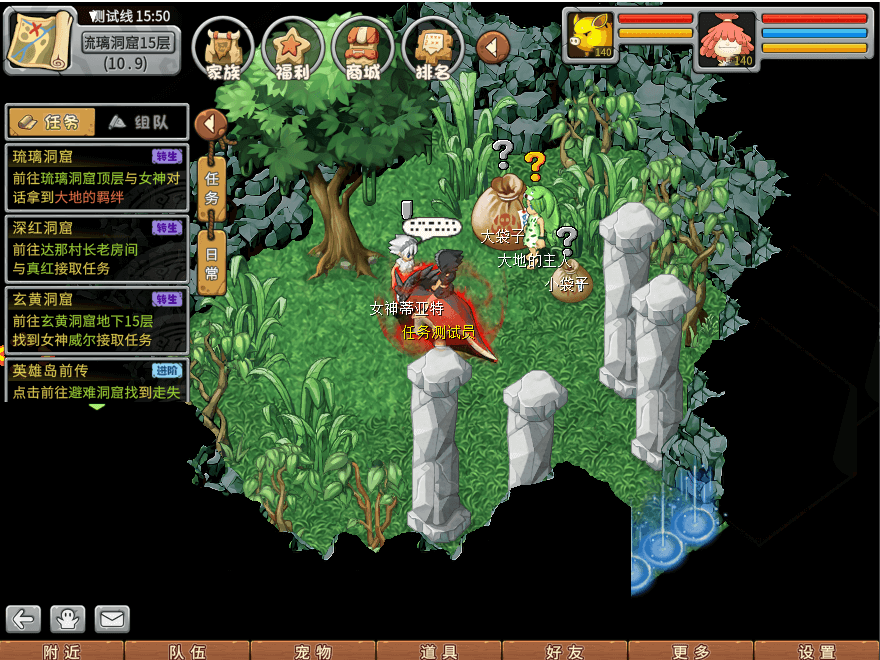Viewport: 880px width, 660px height.
Task: Show the 排名 rankings
Action: 431,48
